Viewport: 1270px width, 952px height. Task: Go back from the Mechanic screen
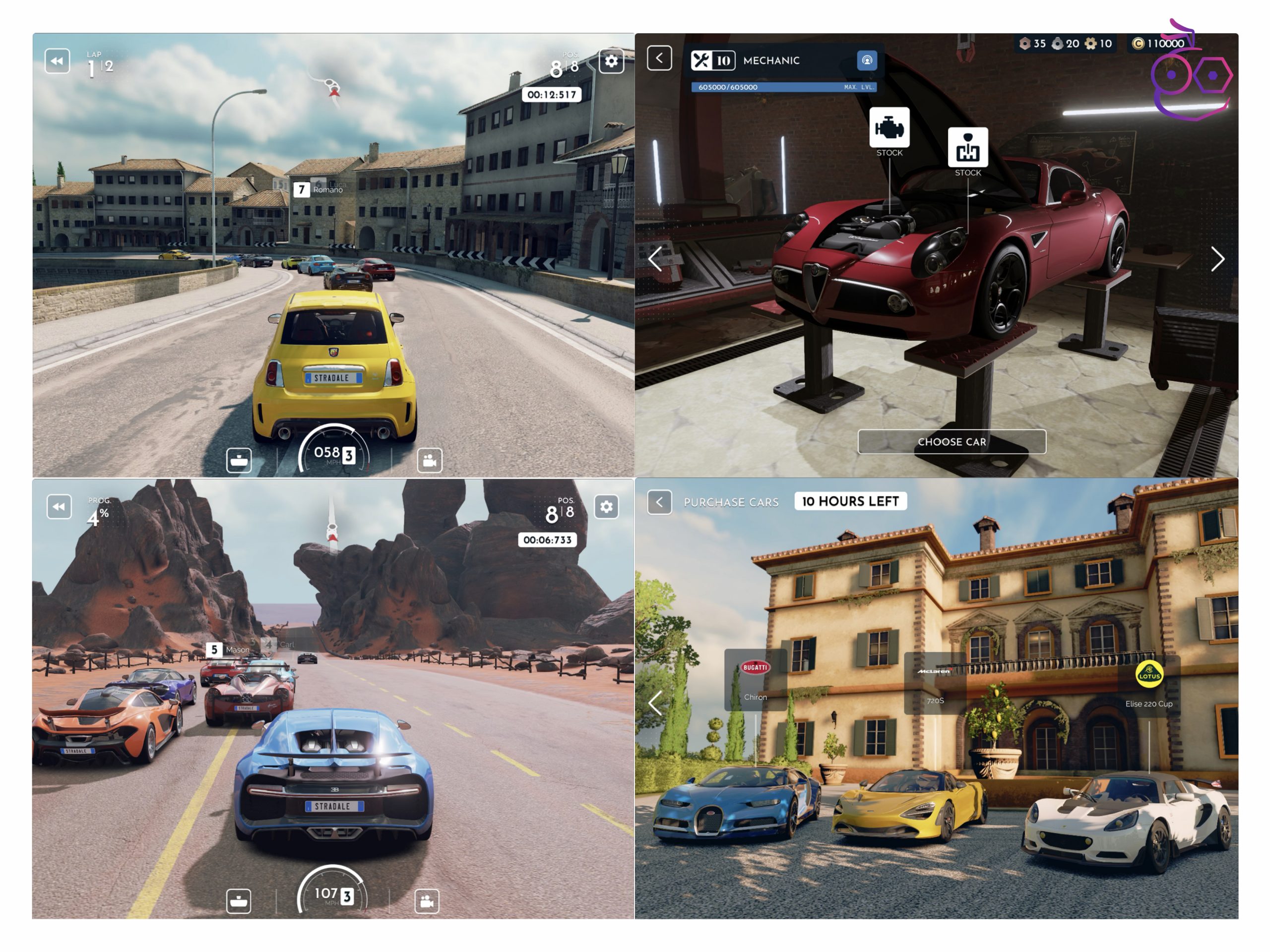pos(659,58)
